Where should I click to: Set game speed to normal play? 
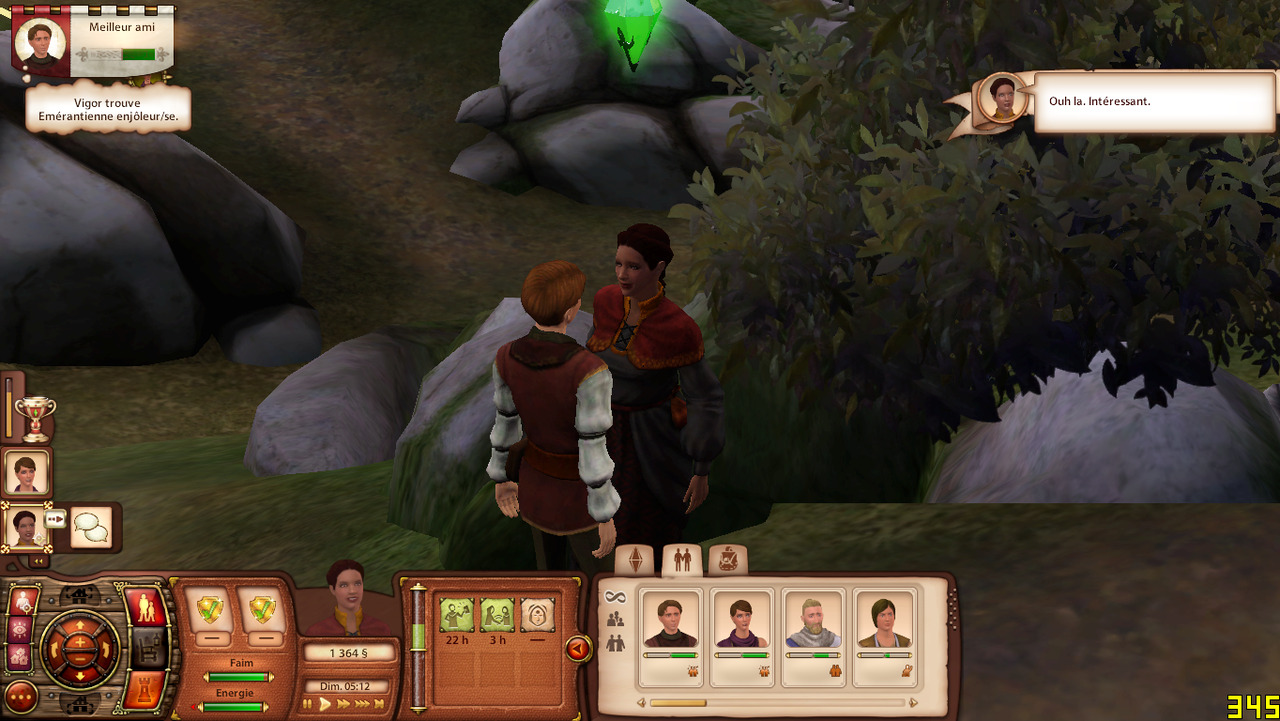(324, 704)
